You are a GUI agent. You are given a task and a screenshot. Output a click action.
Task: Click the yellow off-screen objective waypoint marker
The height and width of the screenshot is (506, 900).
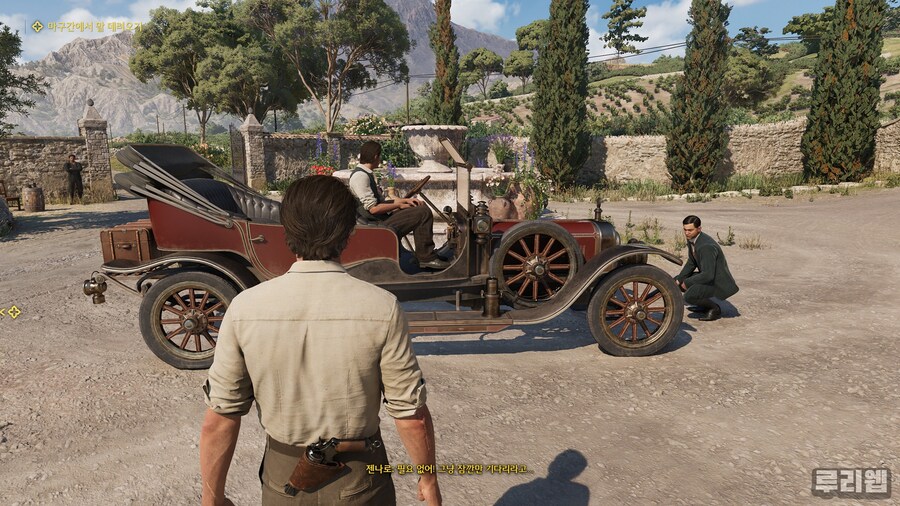14,312
